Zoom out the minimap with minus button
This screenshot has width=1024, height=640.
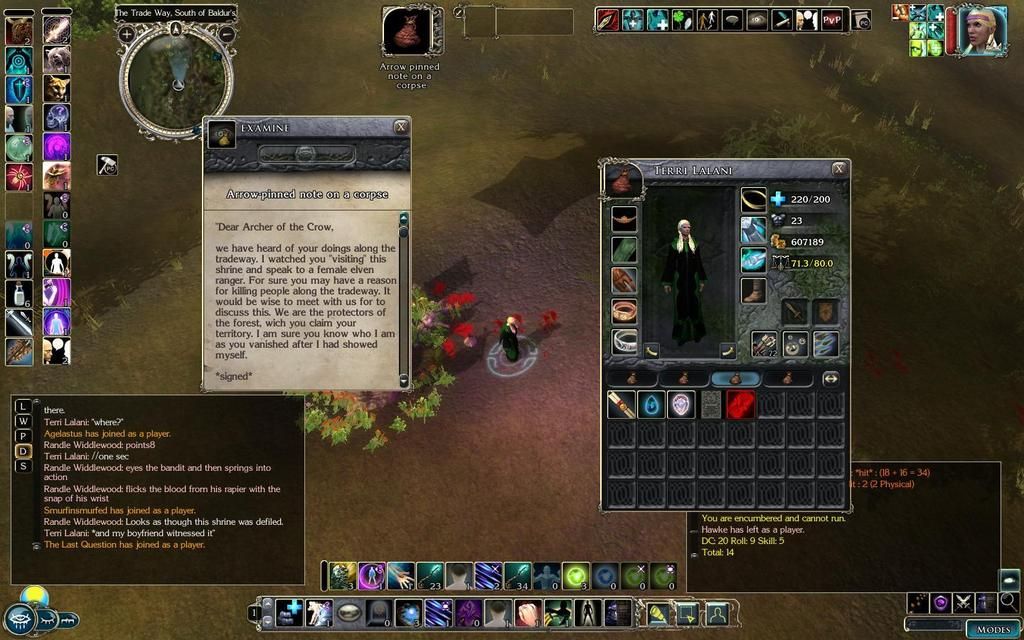pos(226,33)
